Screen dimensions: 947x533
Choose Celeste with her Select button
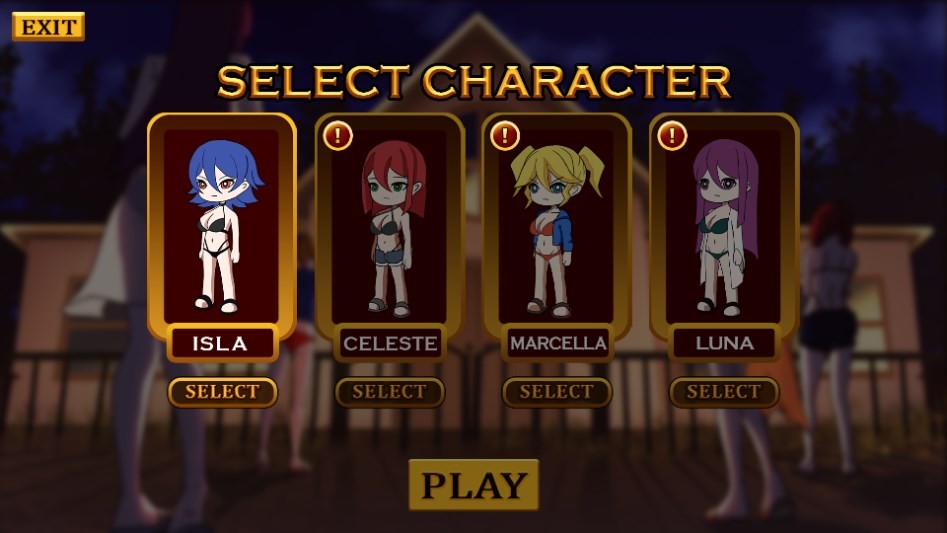pyautogui.click(x=389, y=392)
